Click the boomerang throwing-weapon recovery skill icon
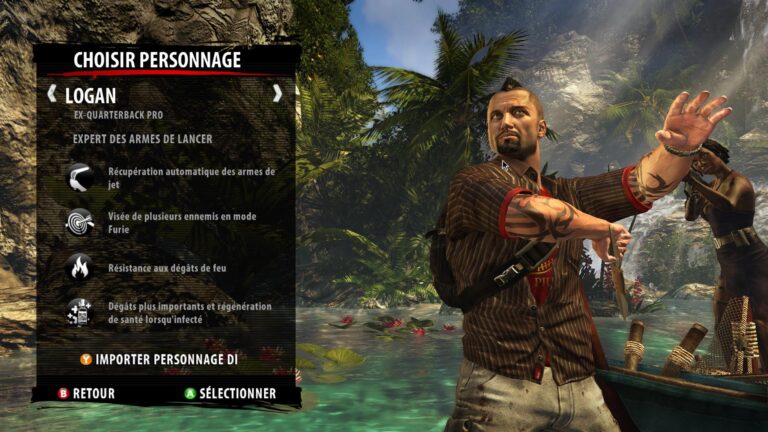The image size is (768, 432). (x=79, y=176)
